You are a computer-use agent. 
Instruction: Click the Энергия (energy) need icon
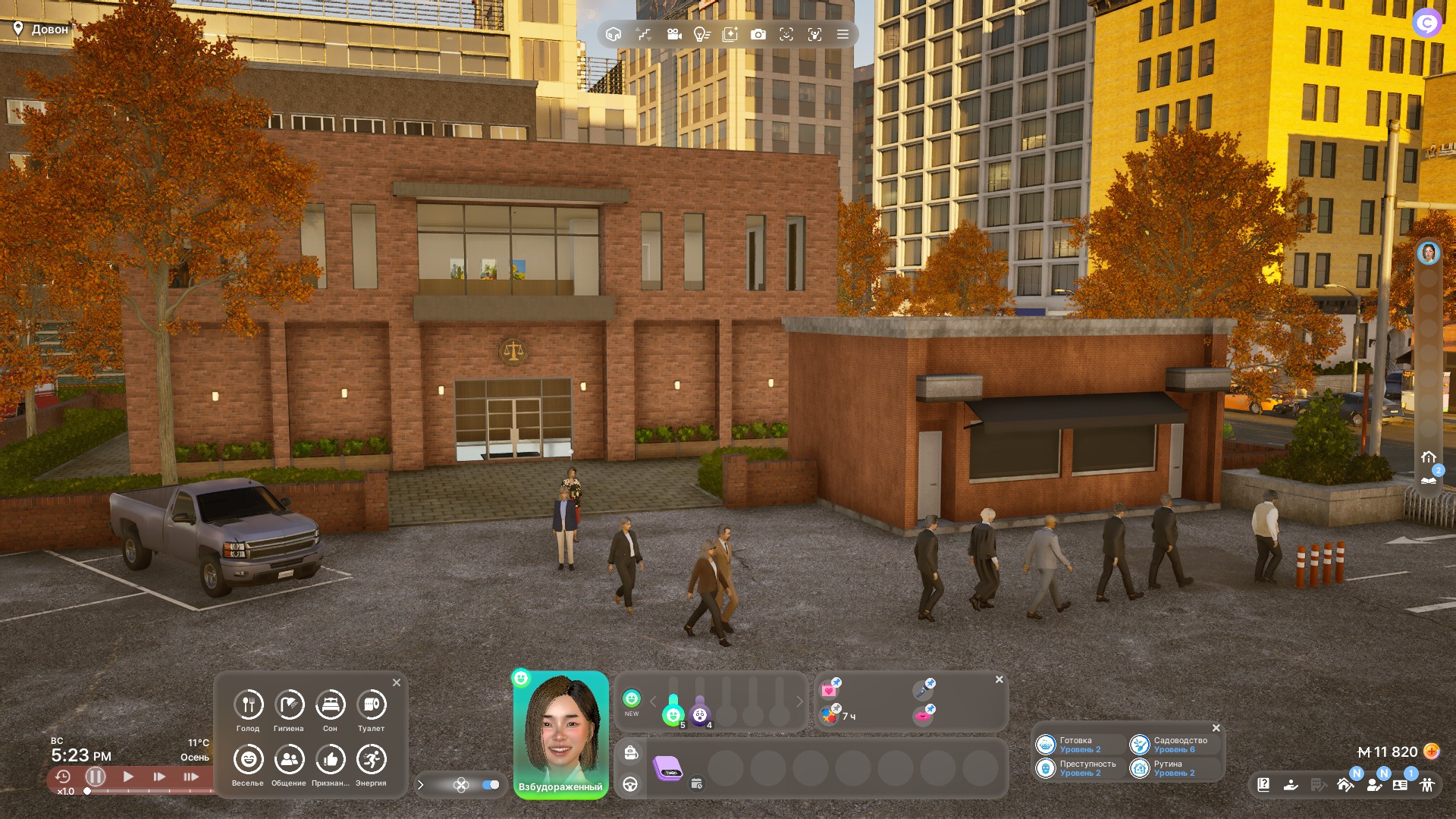click(371, 760)
